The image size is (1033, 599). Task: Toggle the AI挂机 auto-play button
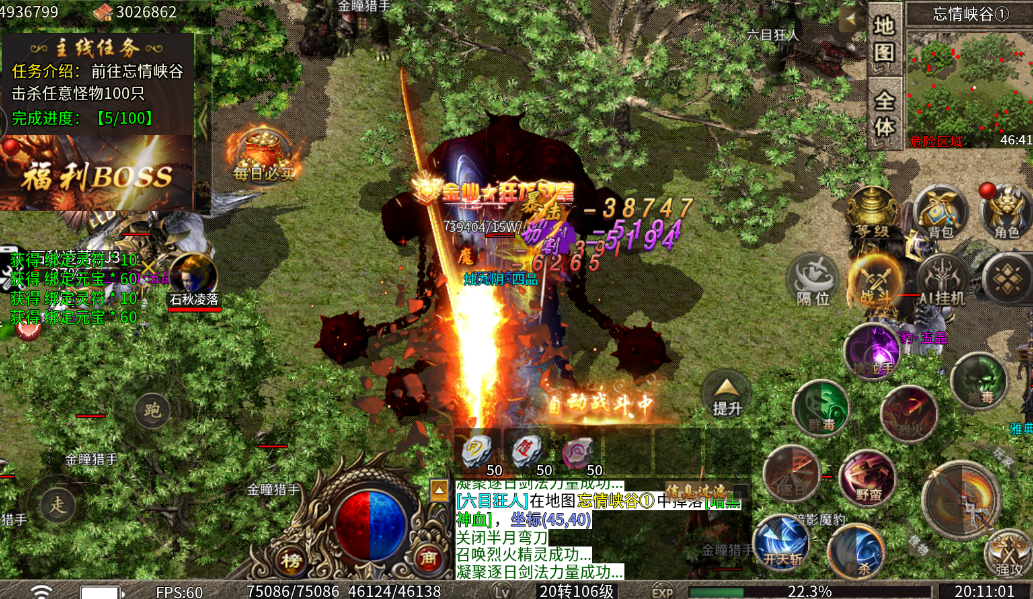pos(942,280)
